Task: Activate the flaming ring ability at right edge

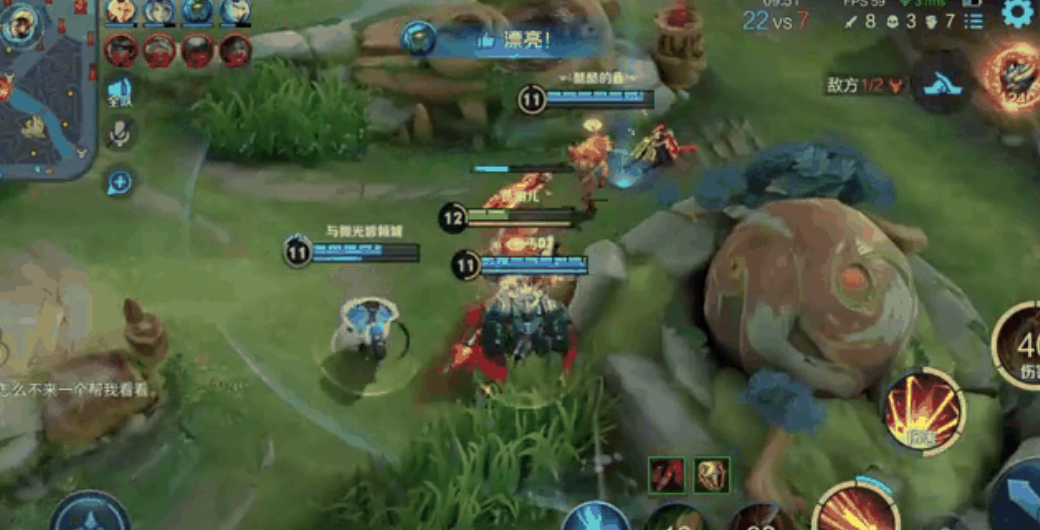Action: [x=1012, y=75]
